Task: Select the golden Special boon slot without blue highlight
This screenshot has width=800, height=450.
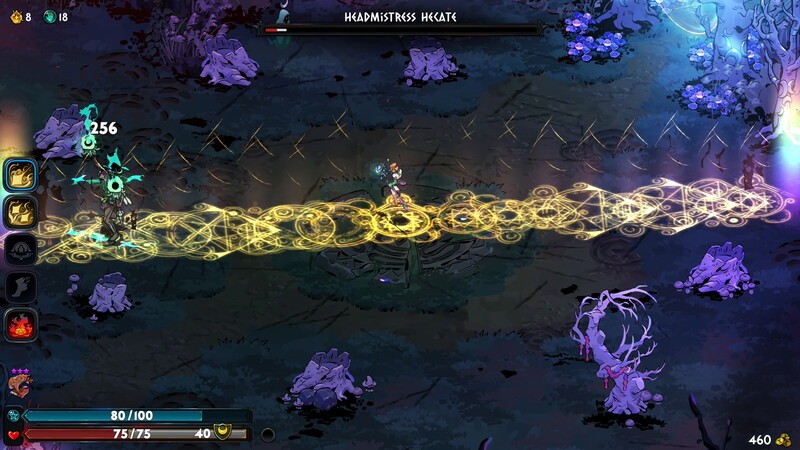Action: (22, 212)
